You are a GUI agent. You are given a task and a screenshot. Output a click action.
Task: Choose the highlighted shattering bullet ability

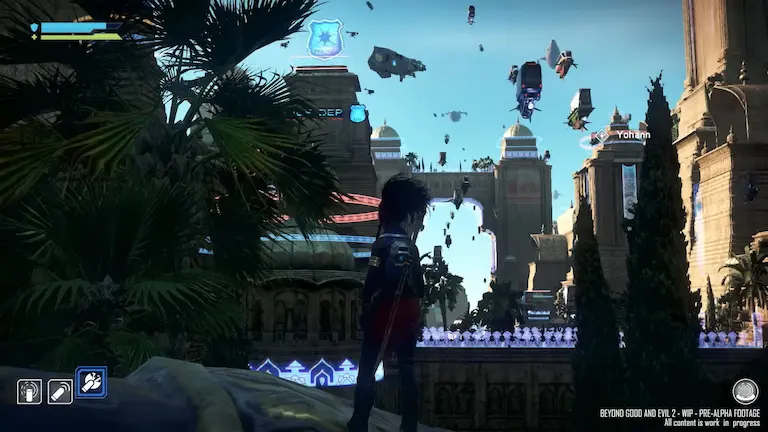pos(91,382)
